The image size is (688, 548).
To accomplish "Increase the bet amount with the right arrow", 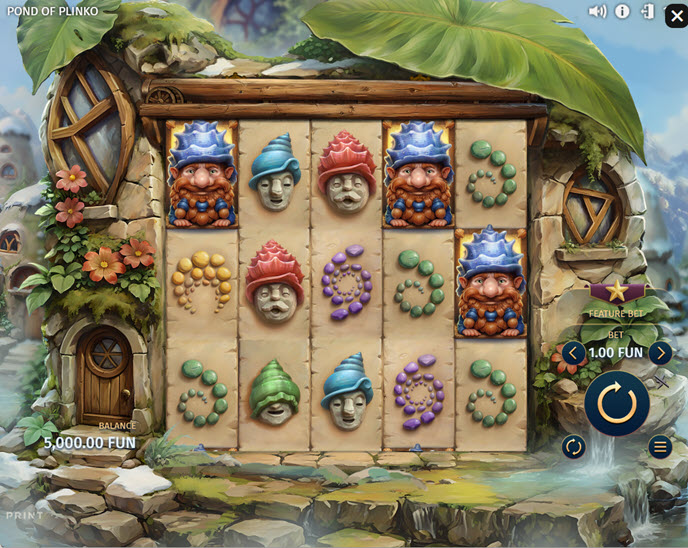I will pyautogui.click(x=660, y=352).
